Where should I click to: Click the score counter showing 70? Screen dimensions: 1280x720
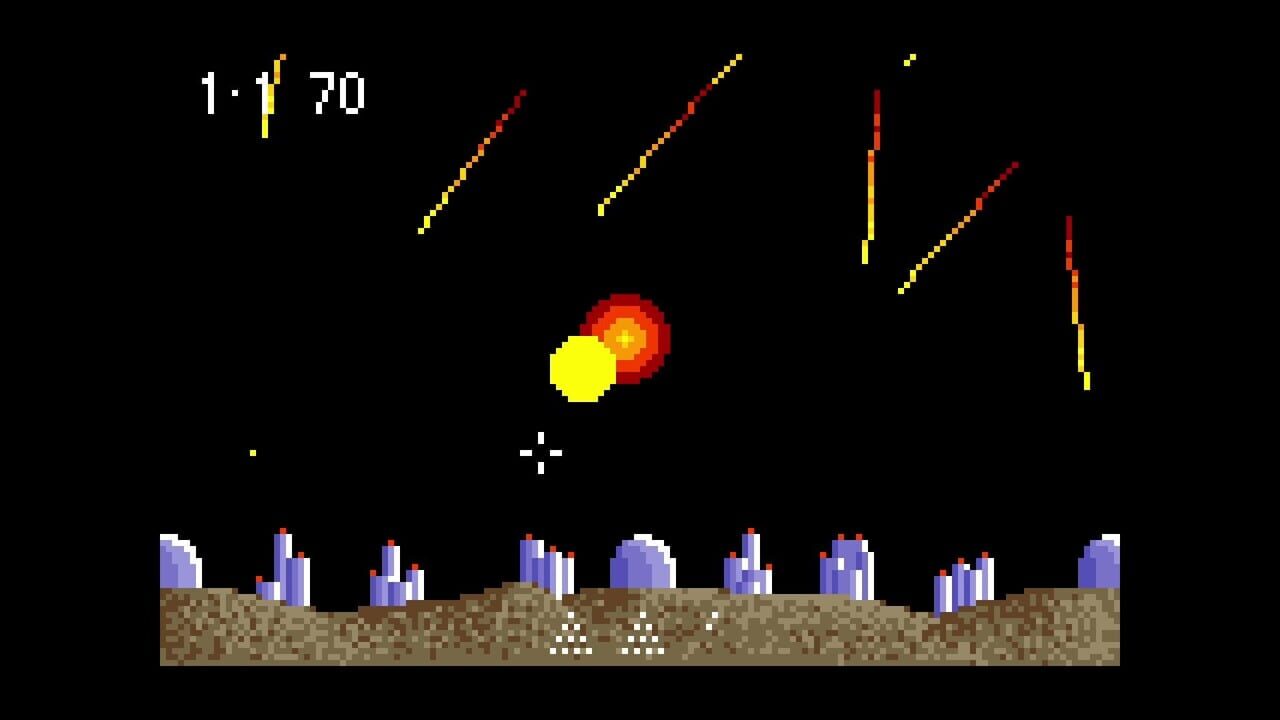(335, 91)
